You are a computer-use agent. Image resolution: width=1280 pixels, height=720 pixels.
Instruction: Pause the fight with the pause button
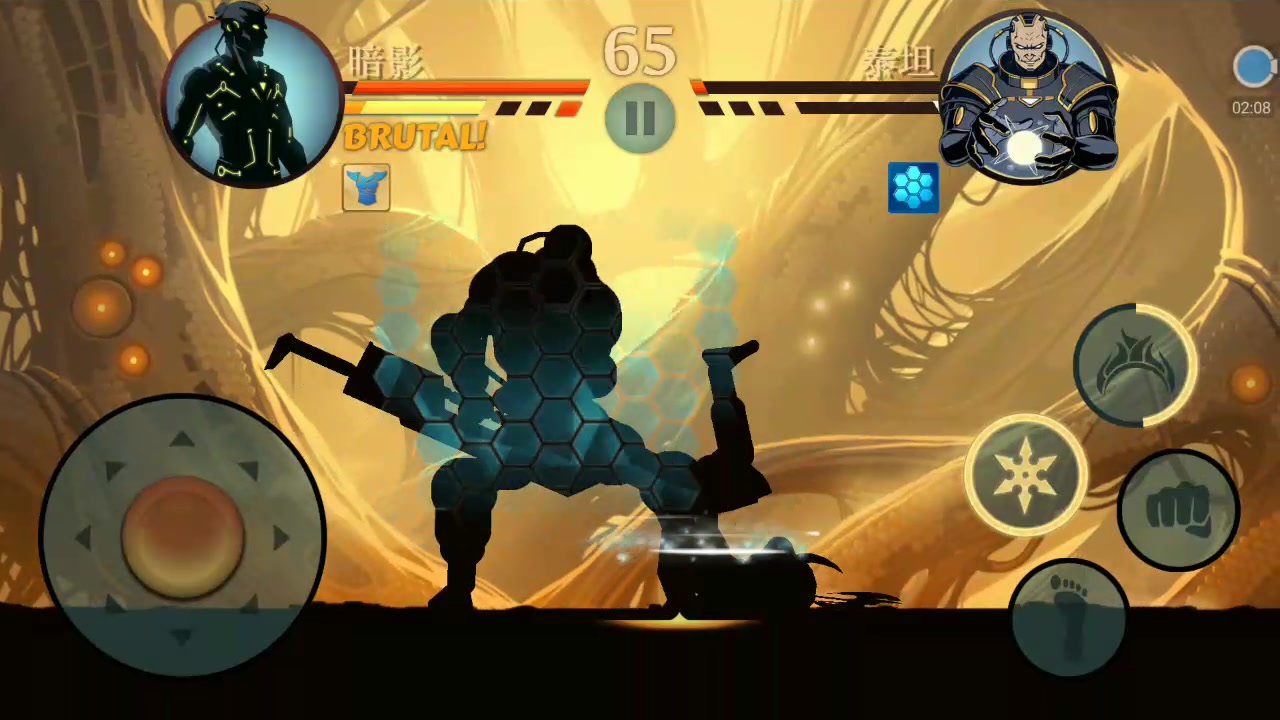(640, 118)
